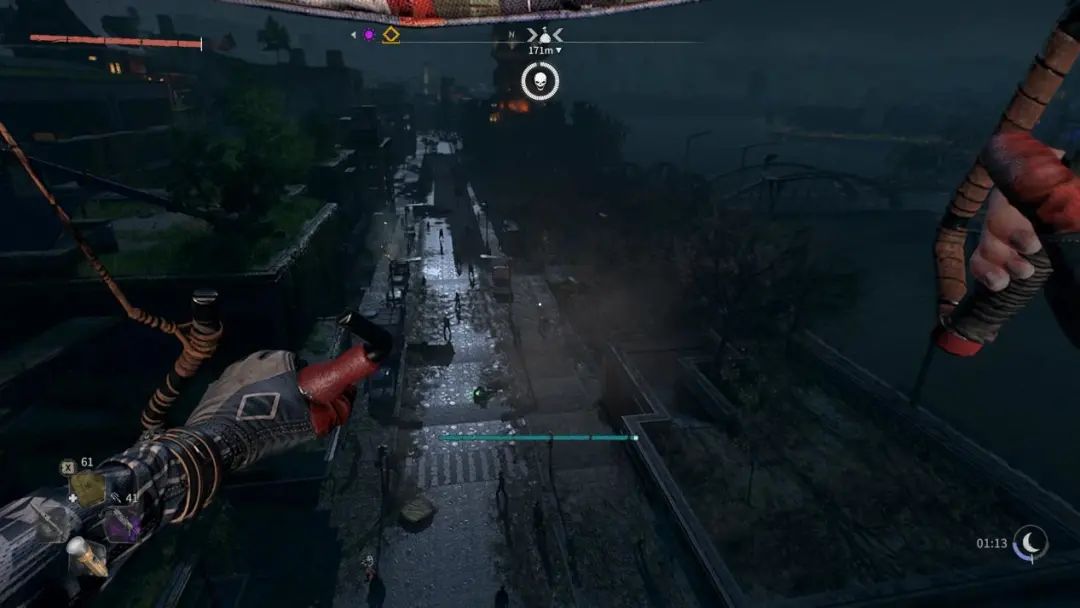Click the loot bag objective marker on compass

pyautogui.click(x=544, y=35)
